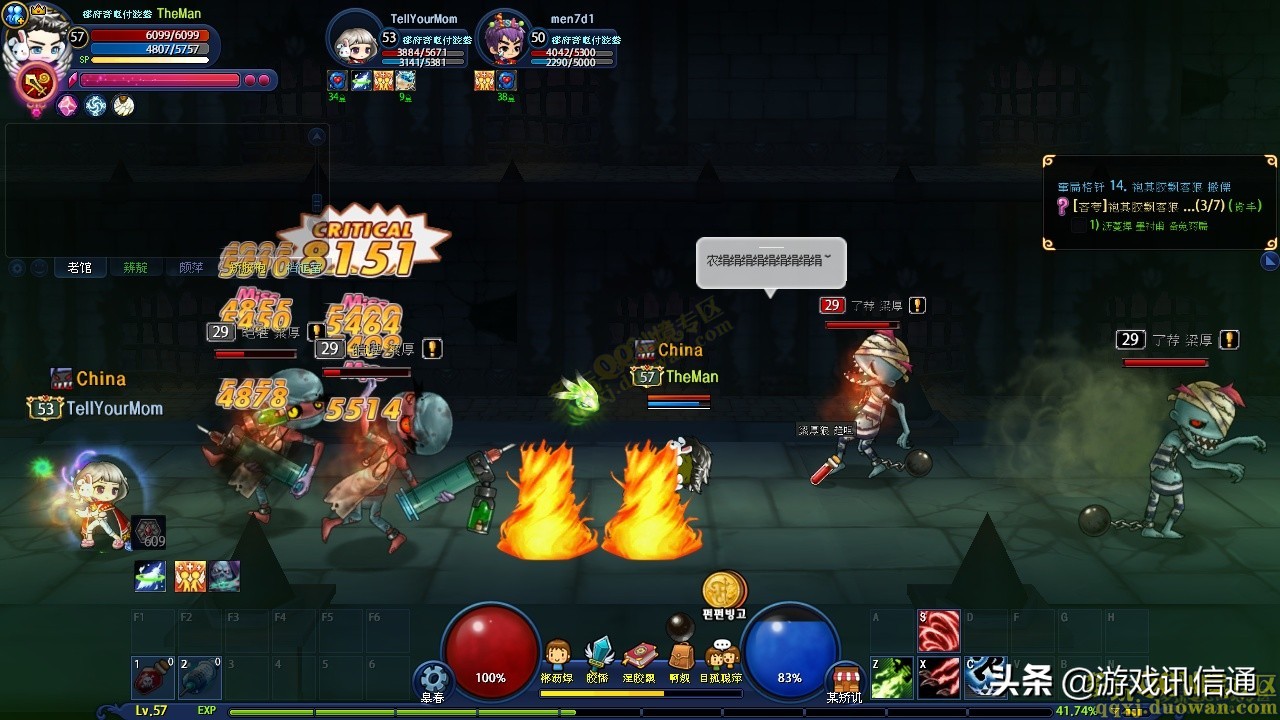Use the red skull potion in slot 1
This screenshot has width=1280, height=720.
pyautogui.click(x=153, y=677)
